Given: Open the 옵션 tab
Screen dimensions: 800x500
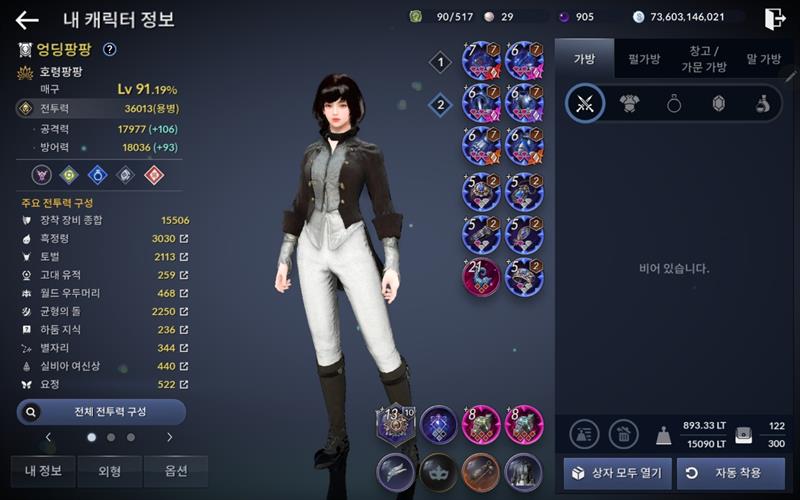Looking at the screenshot, I should [175, 471].
